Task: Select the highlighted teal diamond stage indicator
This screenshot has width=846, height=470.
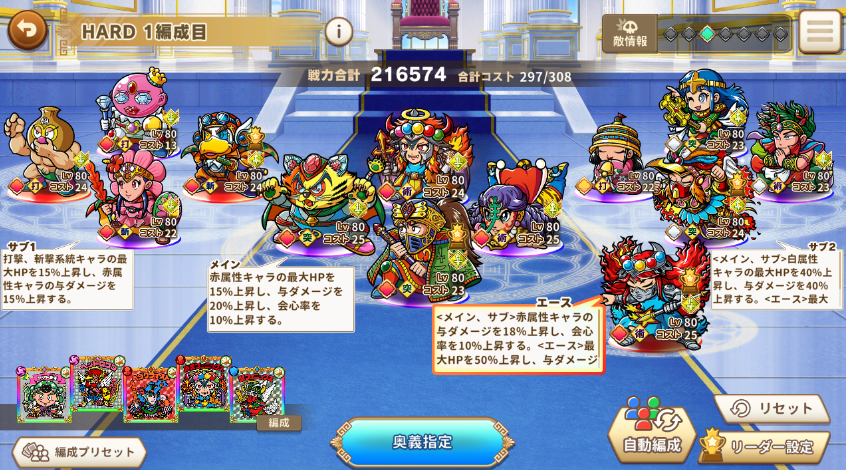Action: pos(707,34)
